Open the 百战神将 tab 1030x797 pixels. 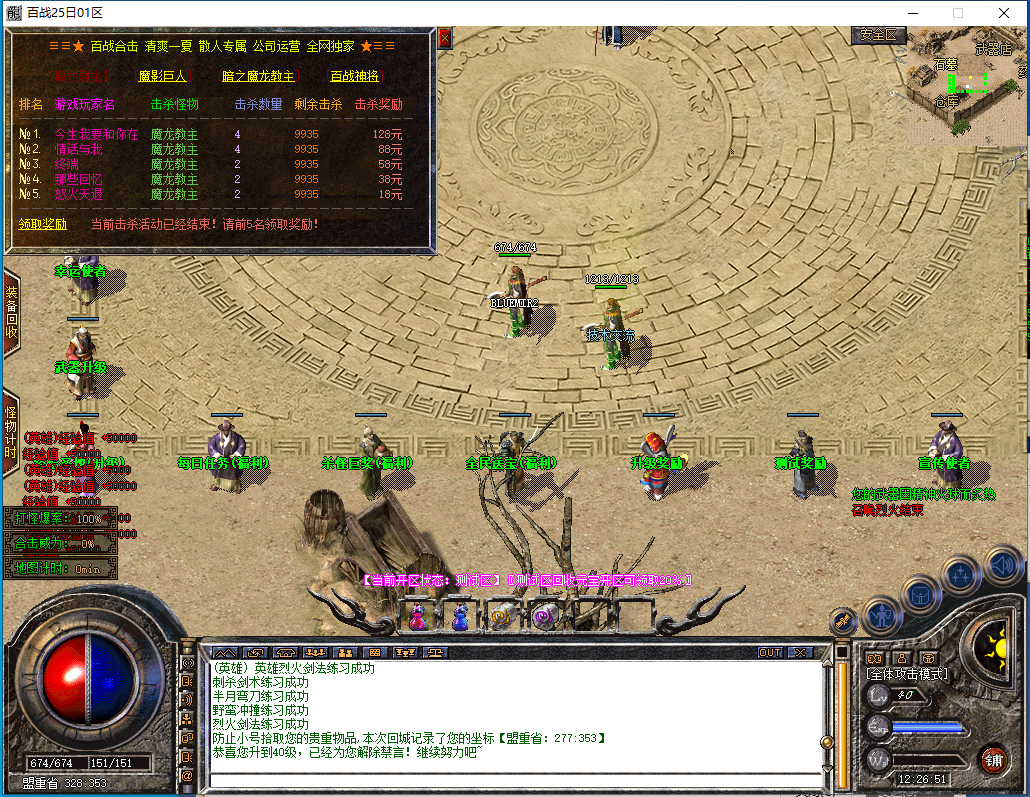pyautogui.click(x=355, y=76)
